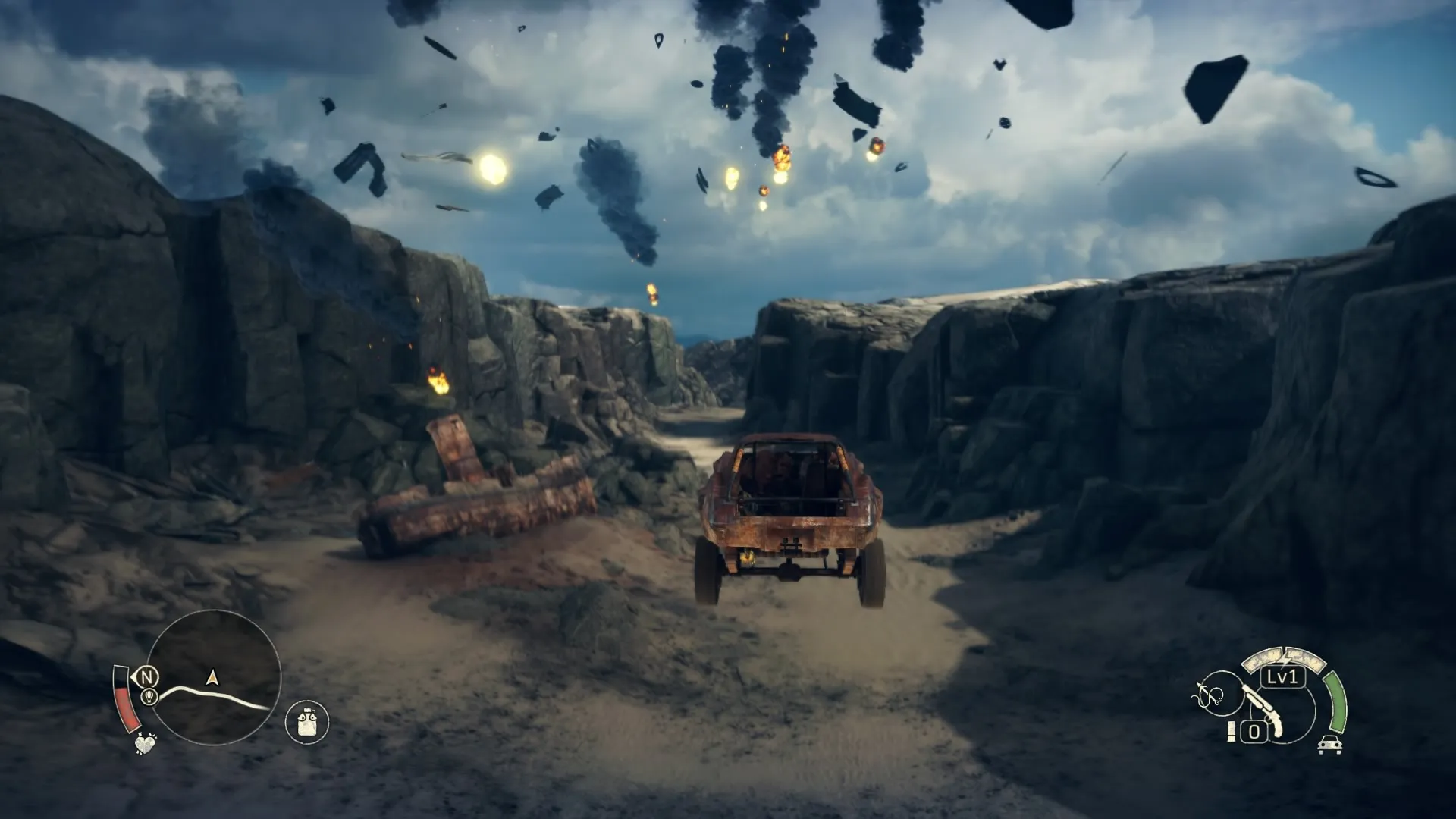This screenshot has width=1456, height=819.
Task: Toggle the Lv1 vehicle level badge
Action: click(x=1282, y=677)
